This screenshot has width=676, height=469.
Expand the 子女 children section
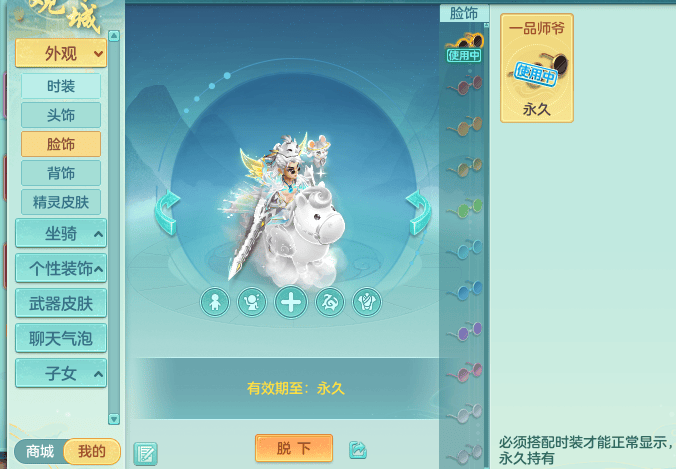click(61, 373)
